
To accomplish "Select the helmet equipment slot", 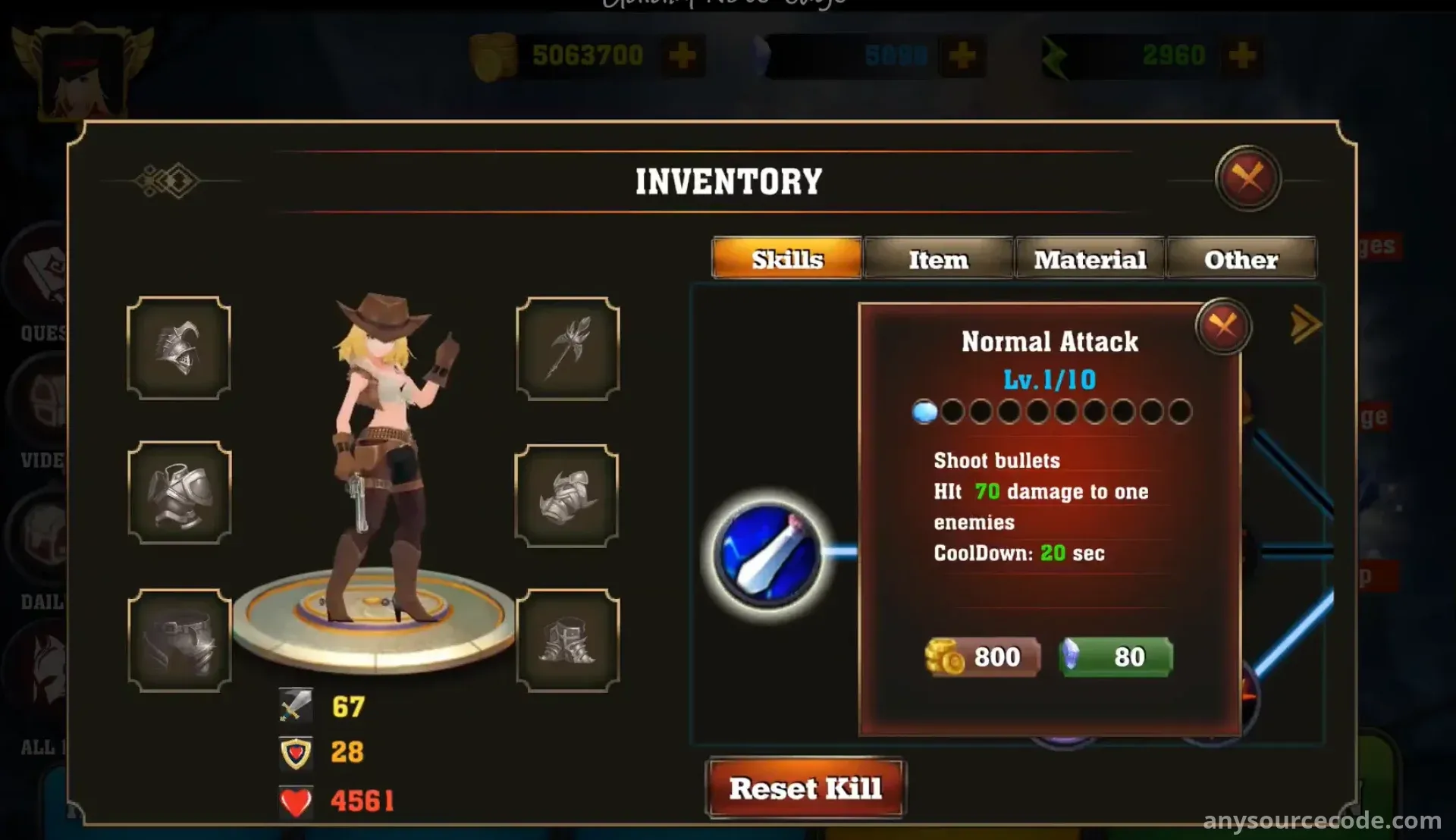I will 179,349.
